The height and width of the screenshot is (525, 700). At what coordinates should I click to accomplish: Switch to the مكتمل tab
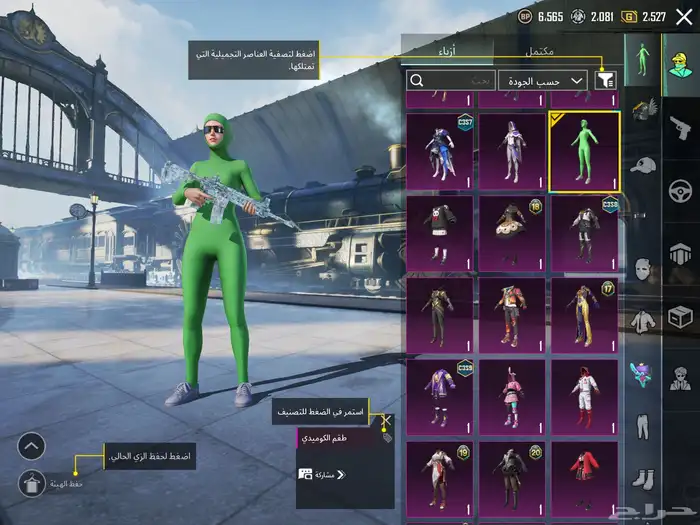[x=546, y=51]
